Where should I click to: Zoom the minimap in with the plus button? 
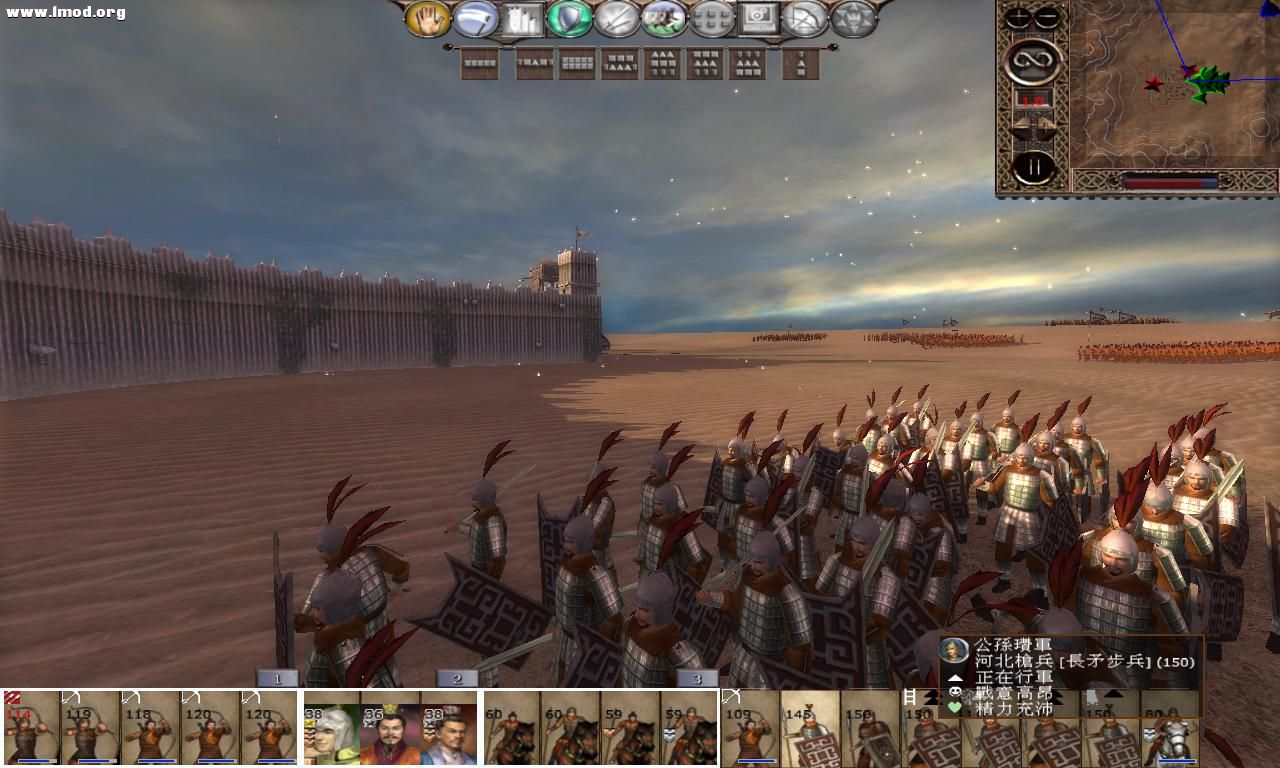(x=1016, y=17)
